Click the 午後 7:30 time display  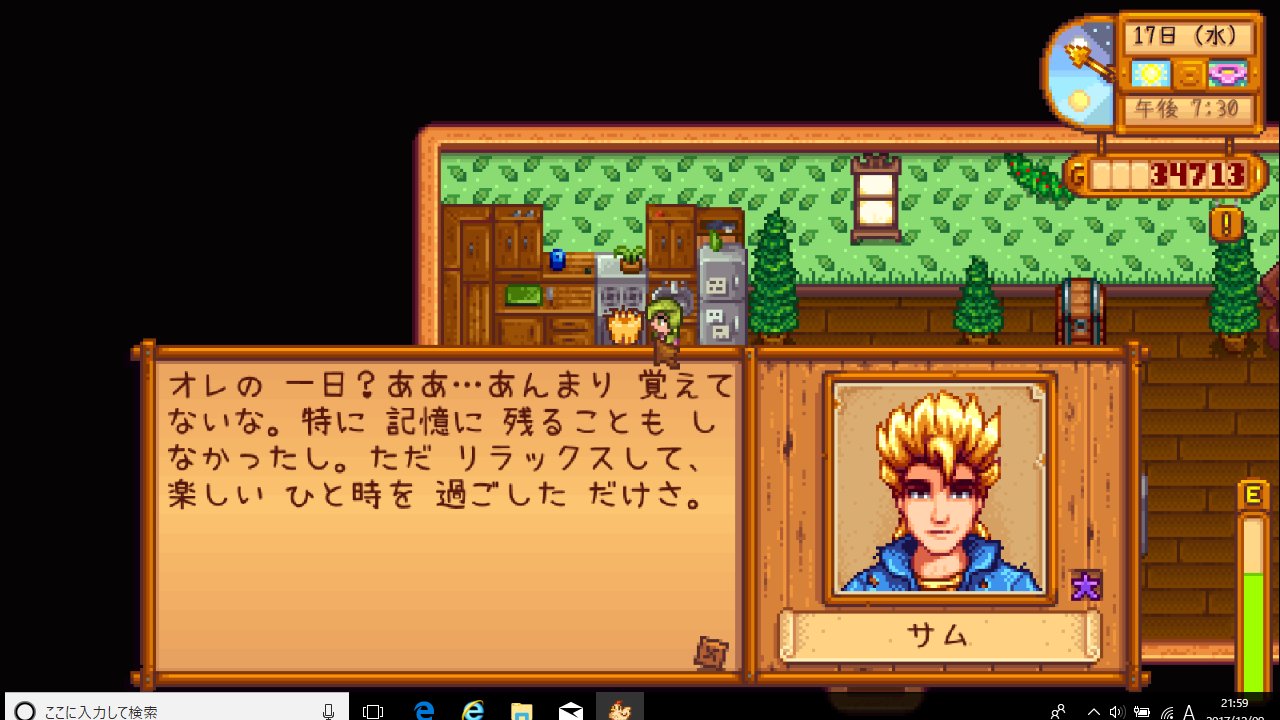pos(1186,106)
